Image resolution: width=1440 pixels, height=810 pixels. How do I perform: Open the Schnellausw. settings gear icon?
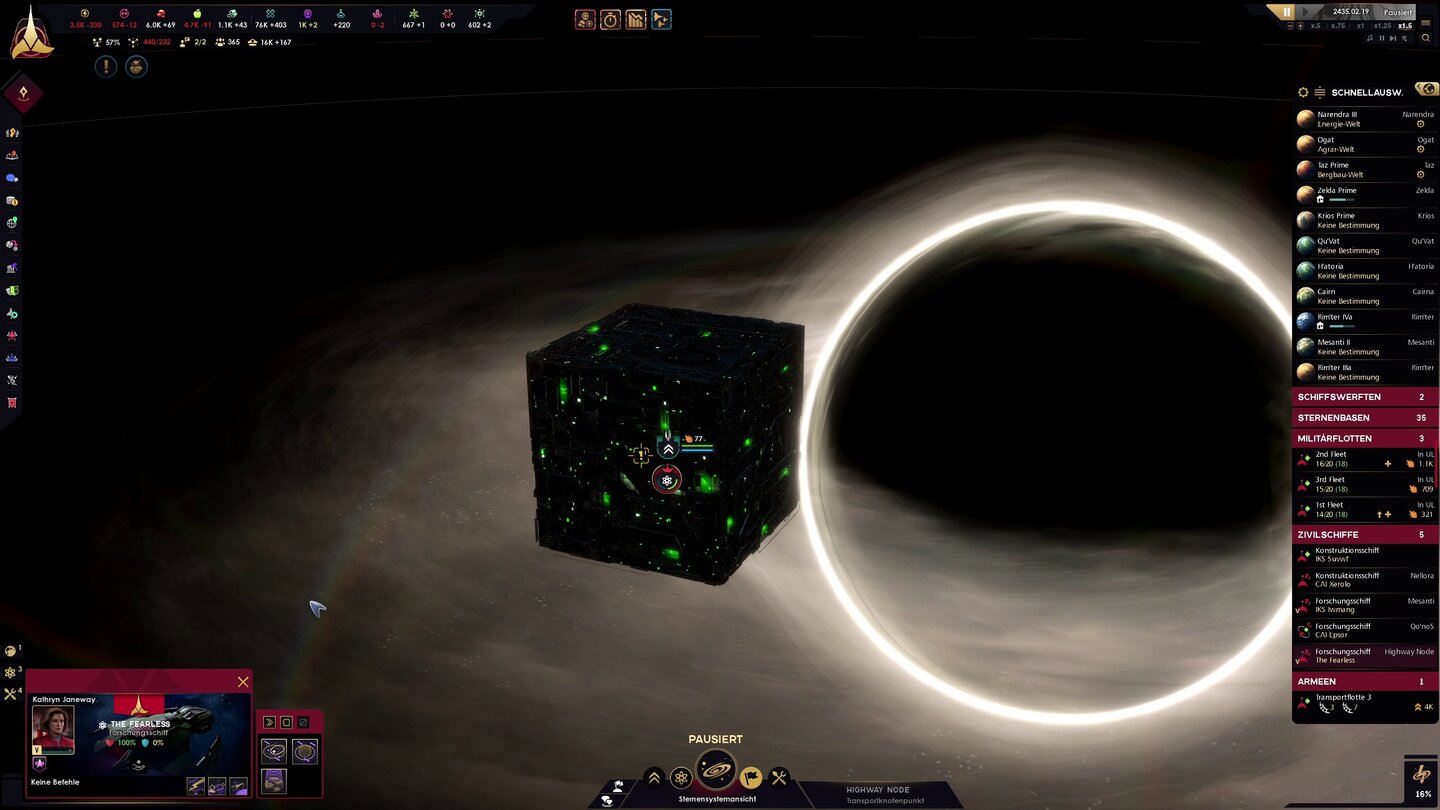click(1303, 92)
